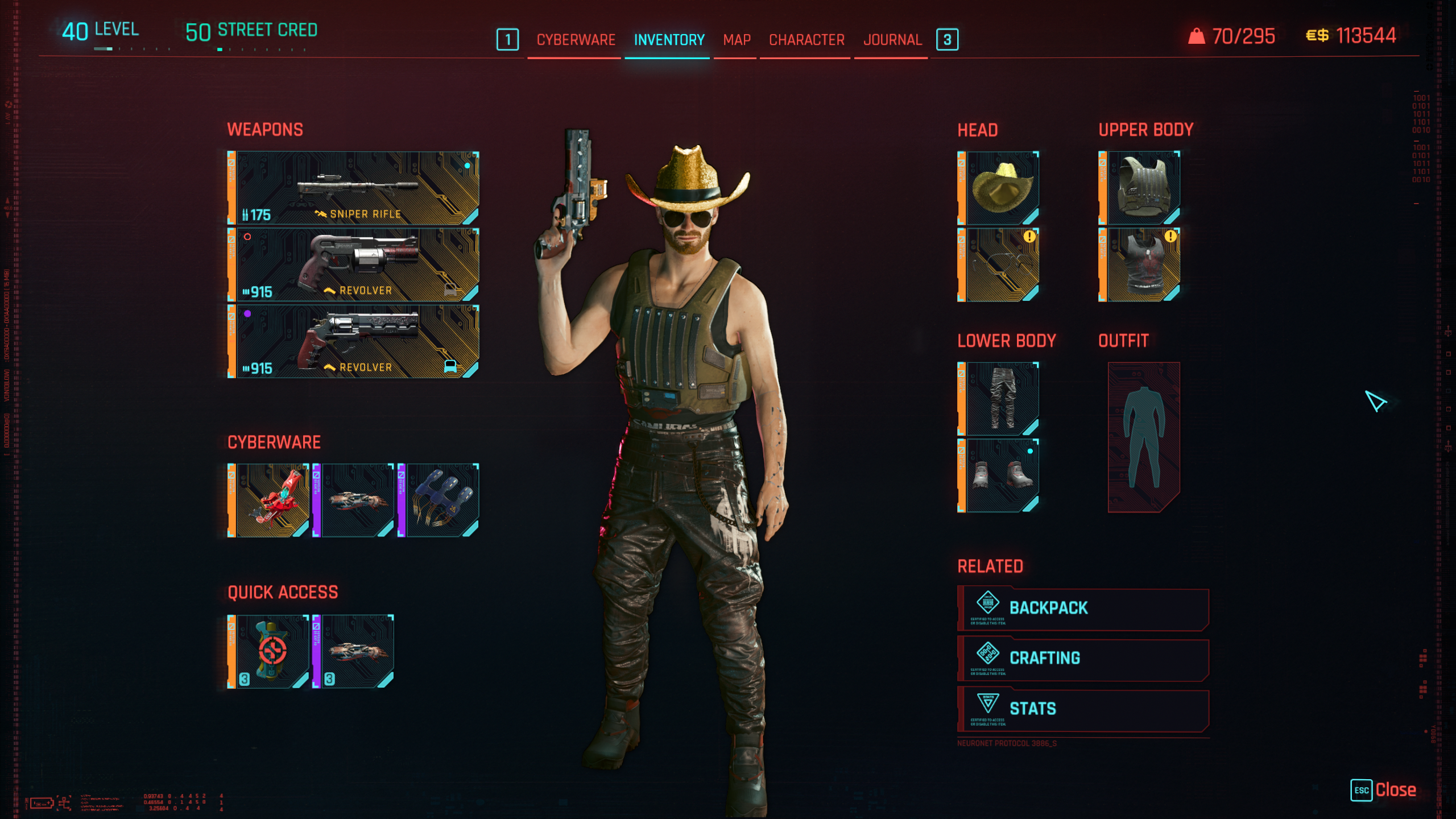This screenshot has height=819, width=1456.
Task: Switch to the Cyberware tab
Action: (575, 40)
